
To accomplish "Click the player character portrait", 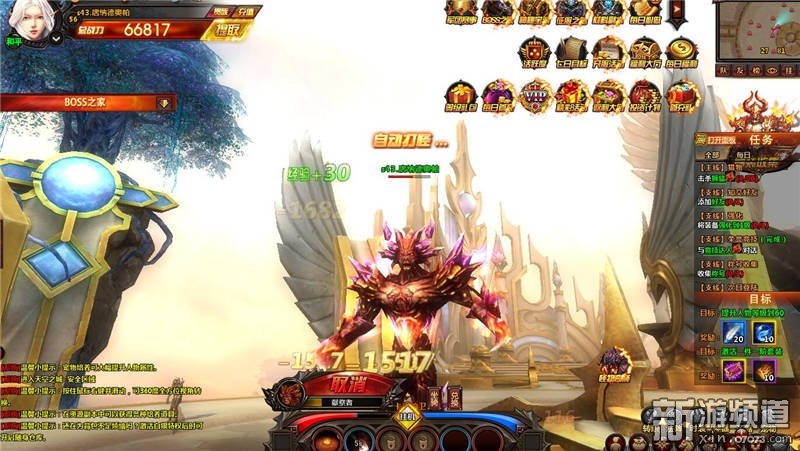I will coord(23,22).
